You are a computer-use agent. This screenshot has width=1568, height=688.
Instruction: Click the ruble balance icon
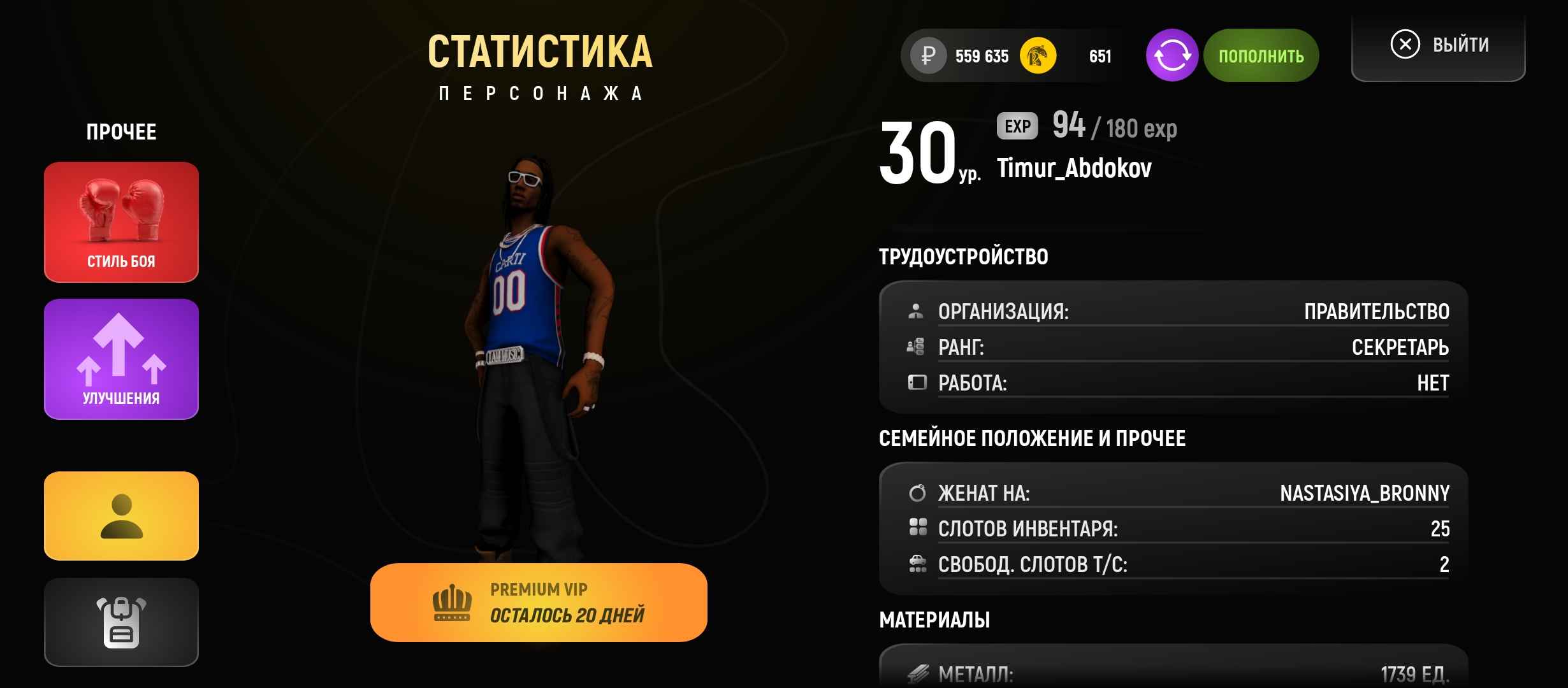928,56
